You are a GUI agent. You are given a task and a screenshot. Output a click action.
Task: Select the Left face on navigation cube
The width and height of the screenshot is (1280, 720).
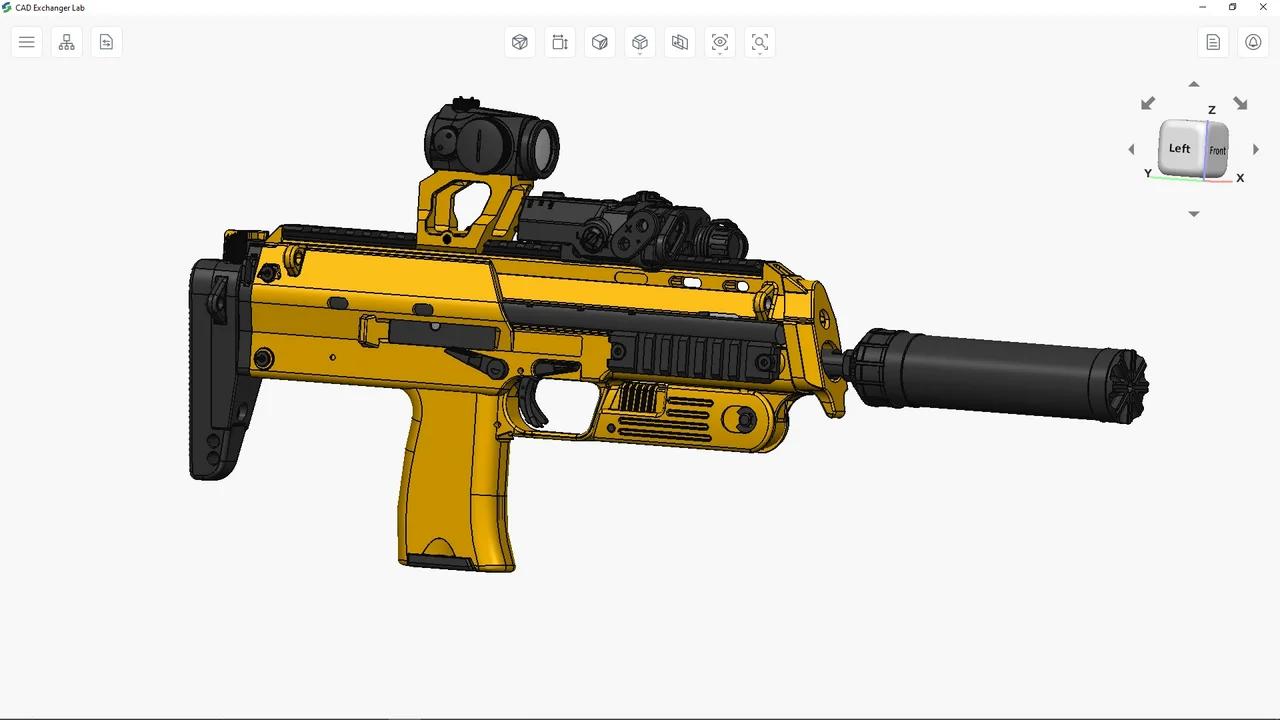click(x=1179, y=148)
